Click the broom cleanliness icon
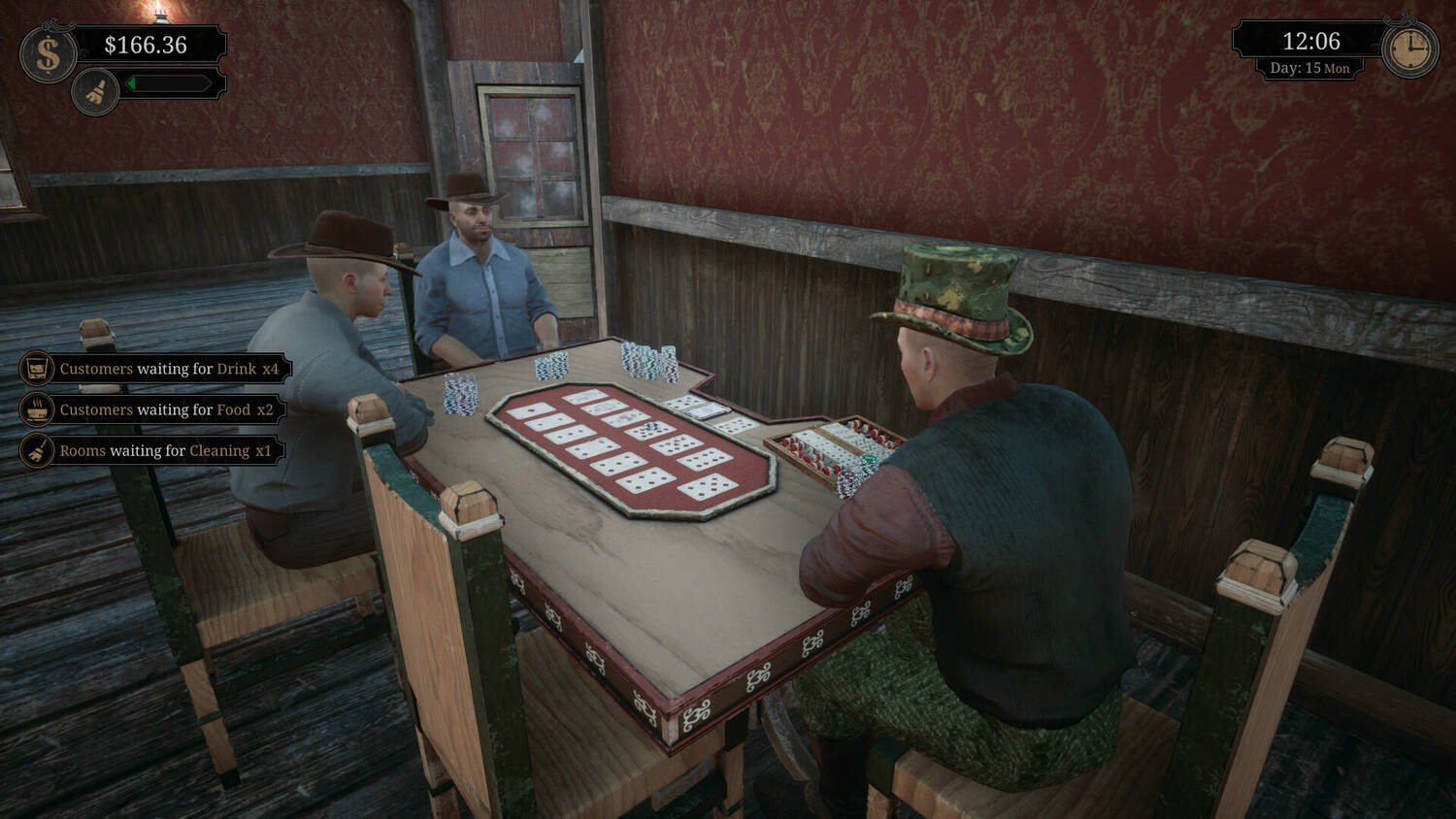 pos(95,91)
